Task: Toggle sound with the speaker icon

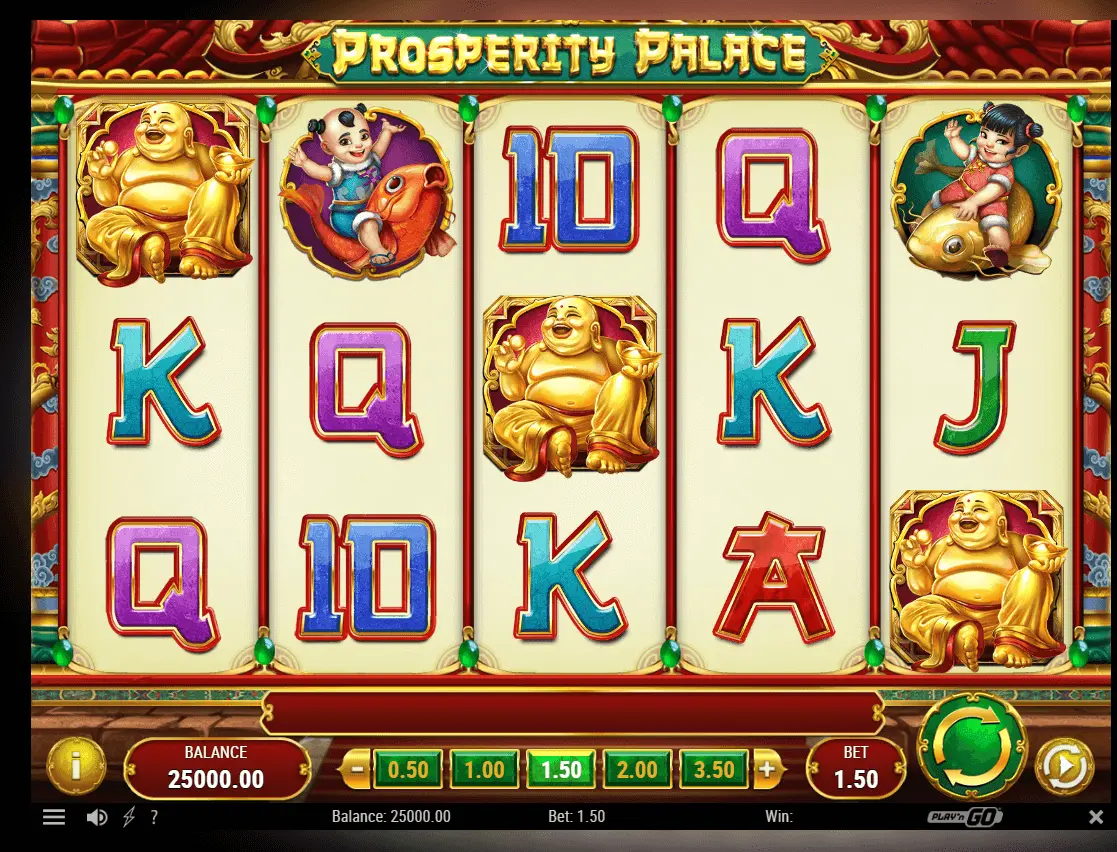Action: tap(96, 817)
